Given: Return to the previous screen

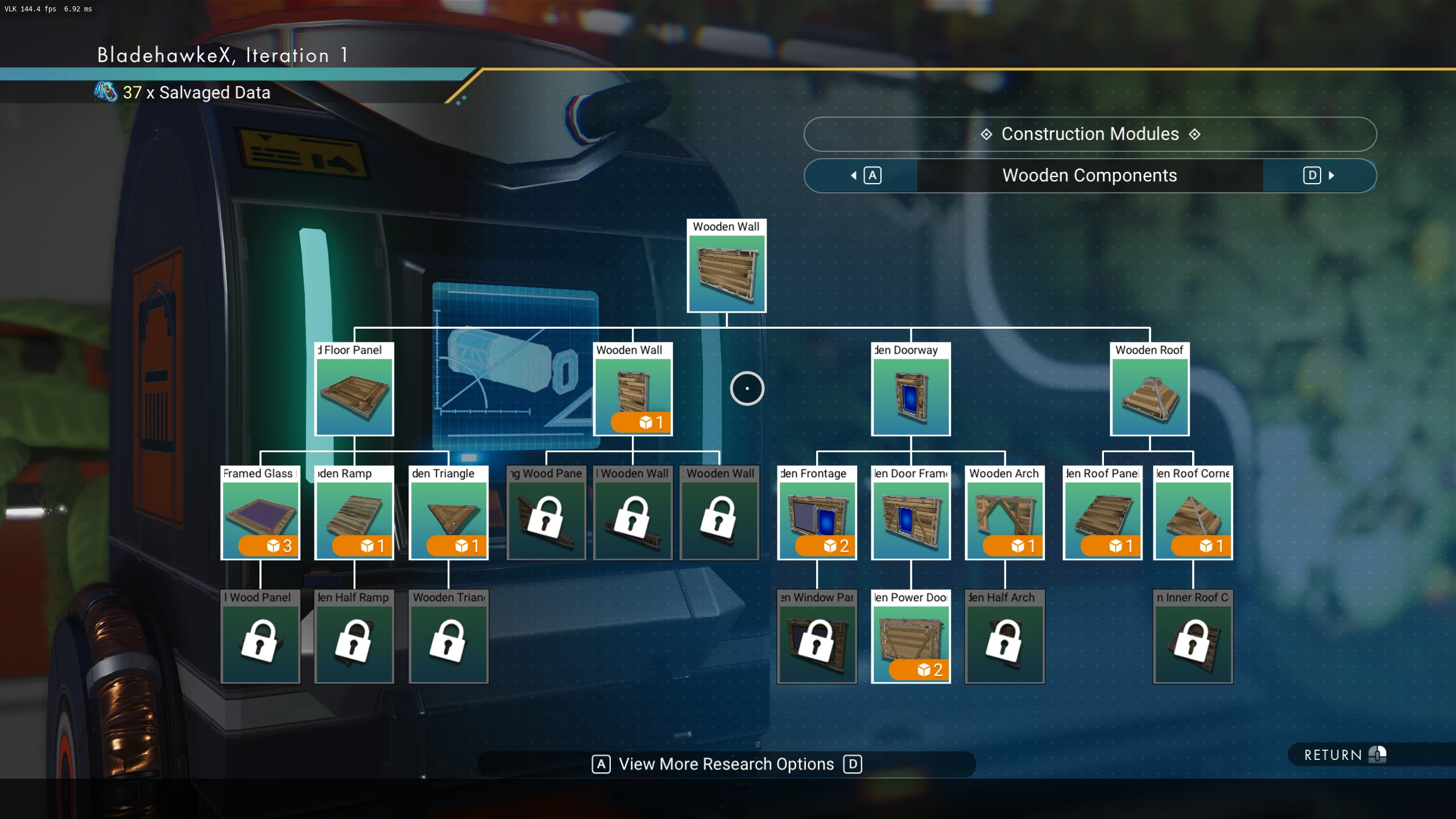Looking at the screenshot, I should pyautogui.click(x=1343, y=755).
